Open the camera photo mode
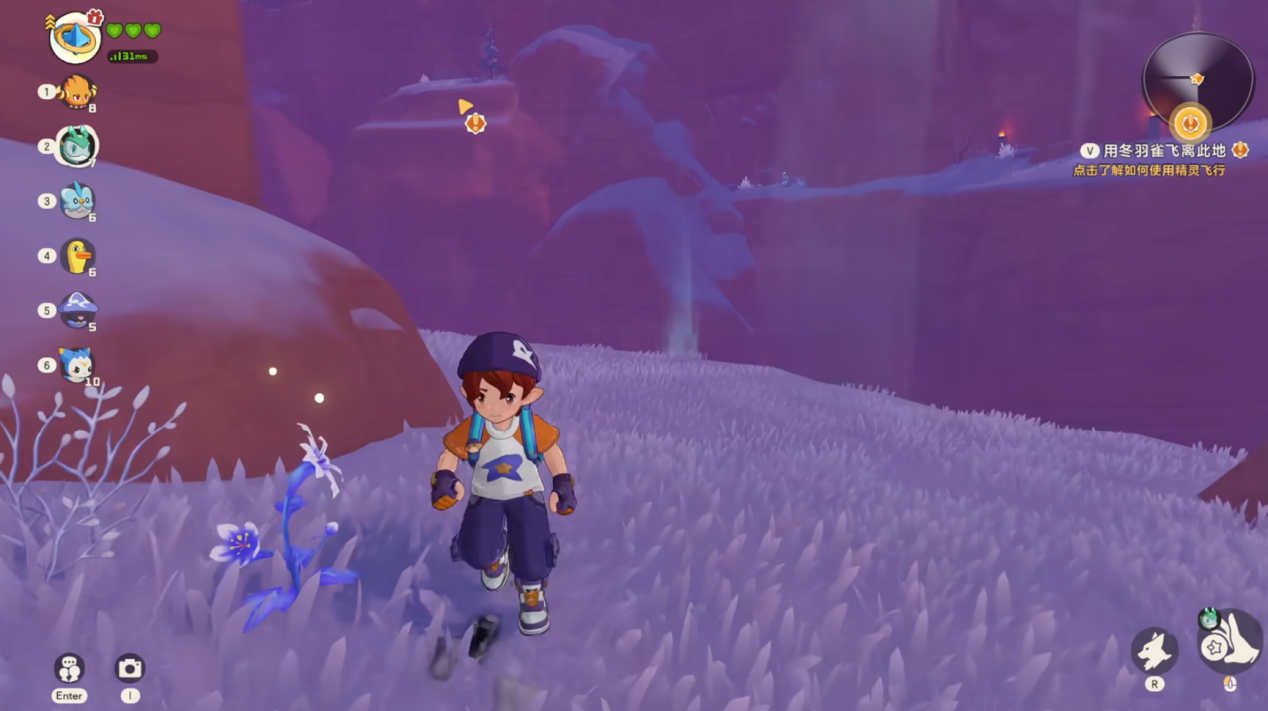The width and height of the screenshot is (1268, 711). click(130, 668)
